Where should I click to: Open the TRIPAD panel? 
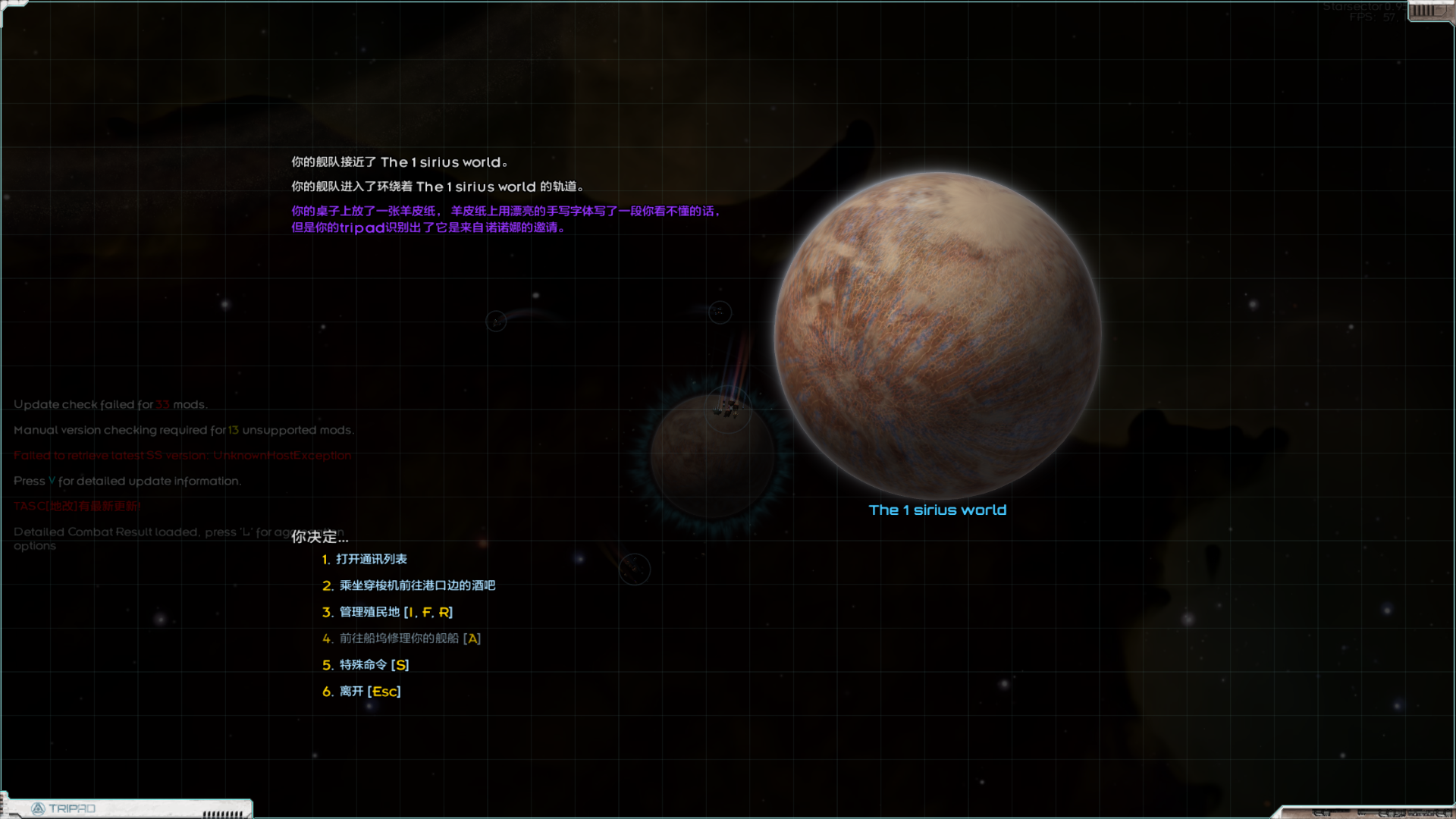(64, 808)
